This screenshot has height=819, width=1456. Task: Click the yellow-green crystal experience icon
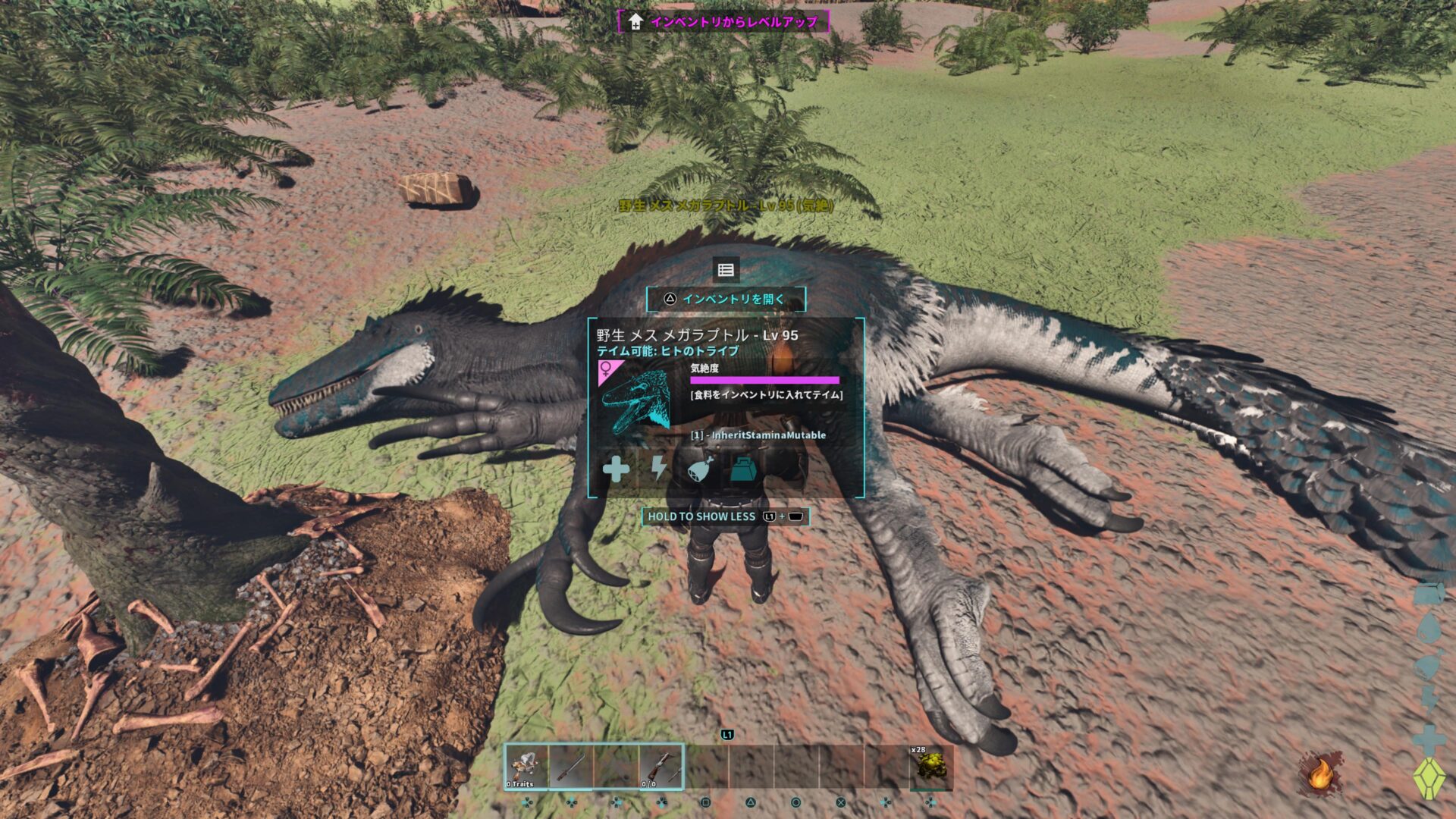click(1429, 778)
